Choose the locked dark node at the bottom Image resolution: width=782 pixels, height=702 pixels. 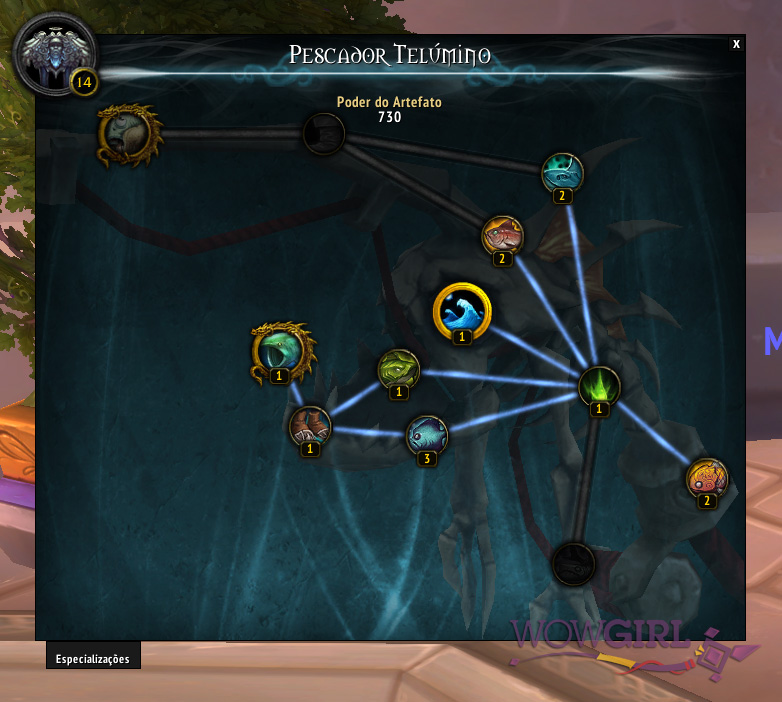pos(574,564)
